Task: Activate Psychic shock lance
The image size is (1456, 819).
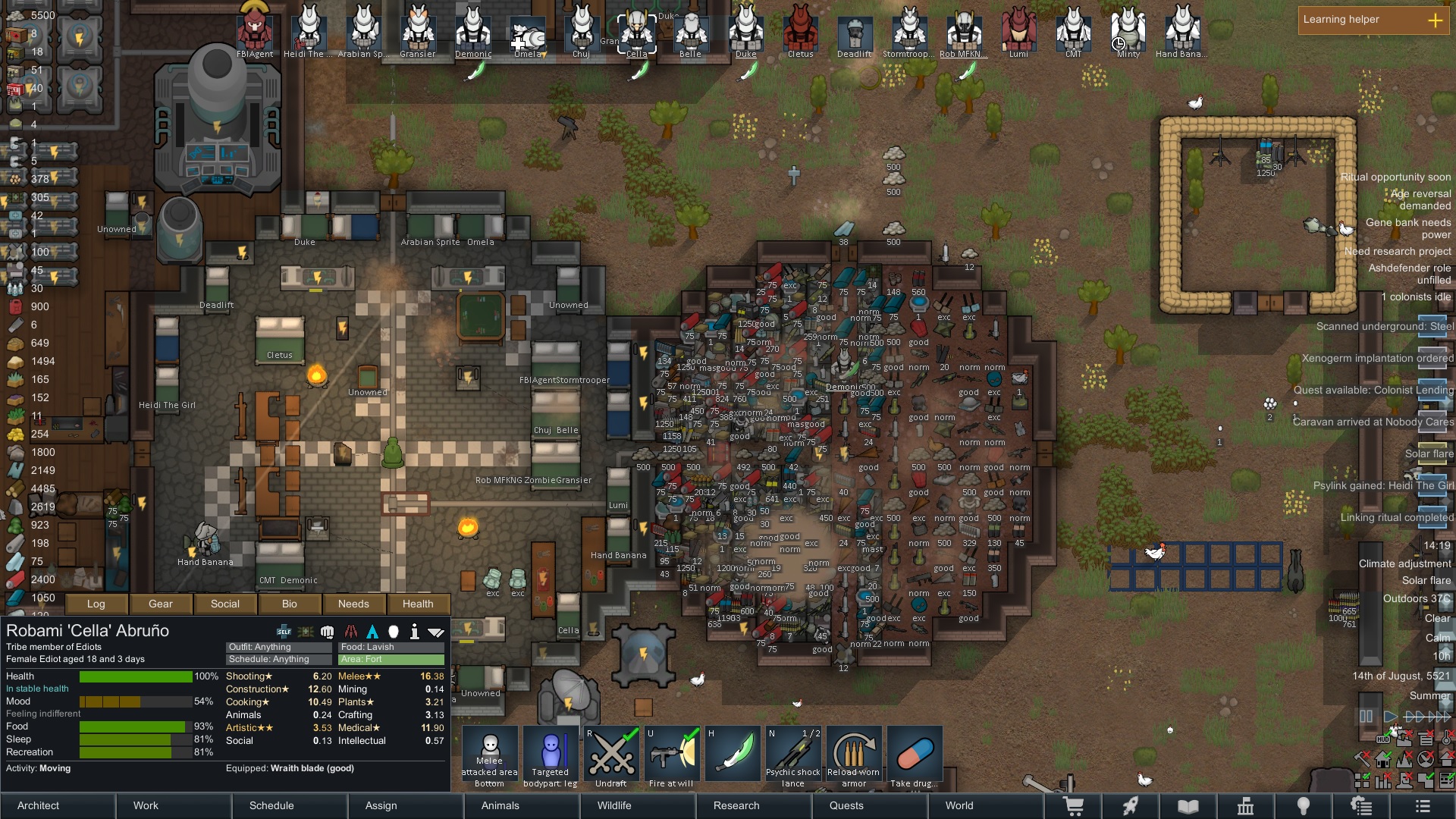Action: (x=793, y=757)
